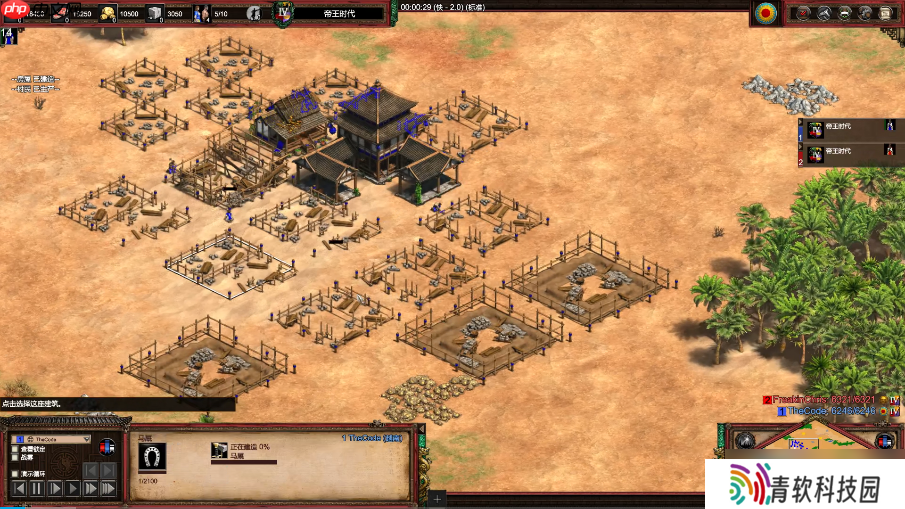Fast-forward the replay to maximum speed
This screenshot has width=905, height=509.
110,488
